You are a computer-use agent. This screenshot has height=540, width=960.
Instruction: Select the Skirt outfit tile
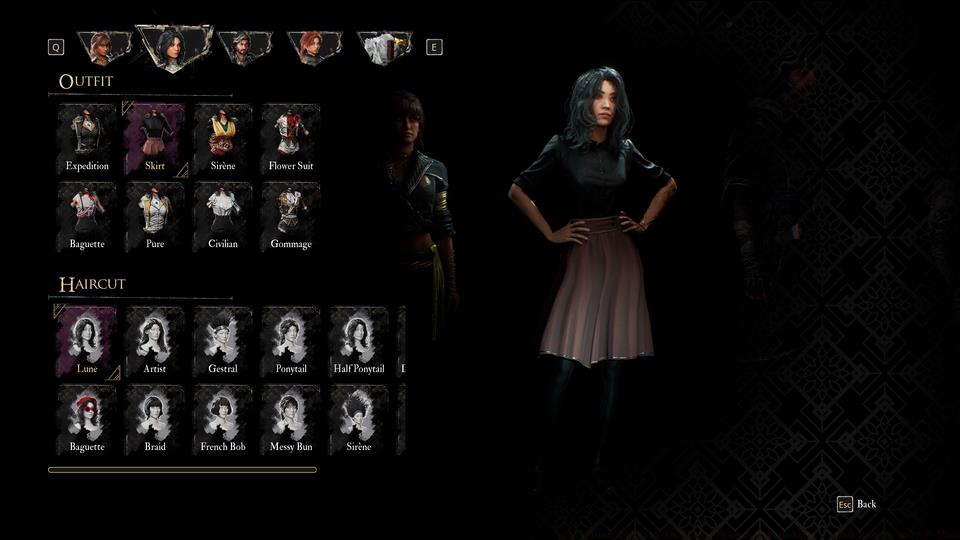click(155, 138)
